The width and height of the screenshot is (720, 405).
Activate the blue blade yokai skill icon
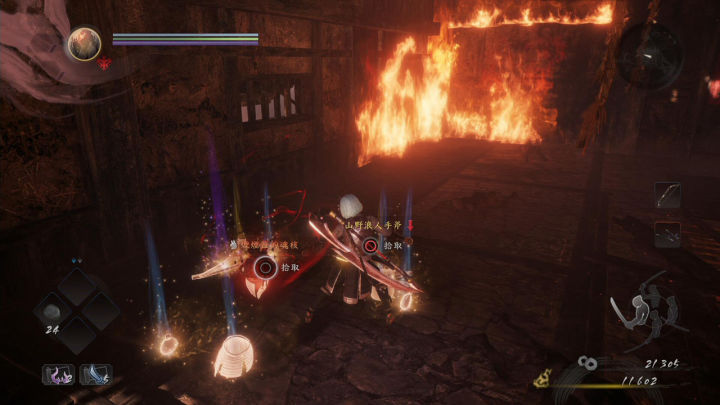pyautogui.click(x=95, y=374)
